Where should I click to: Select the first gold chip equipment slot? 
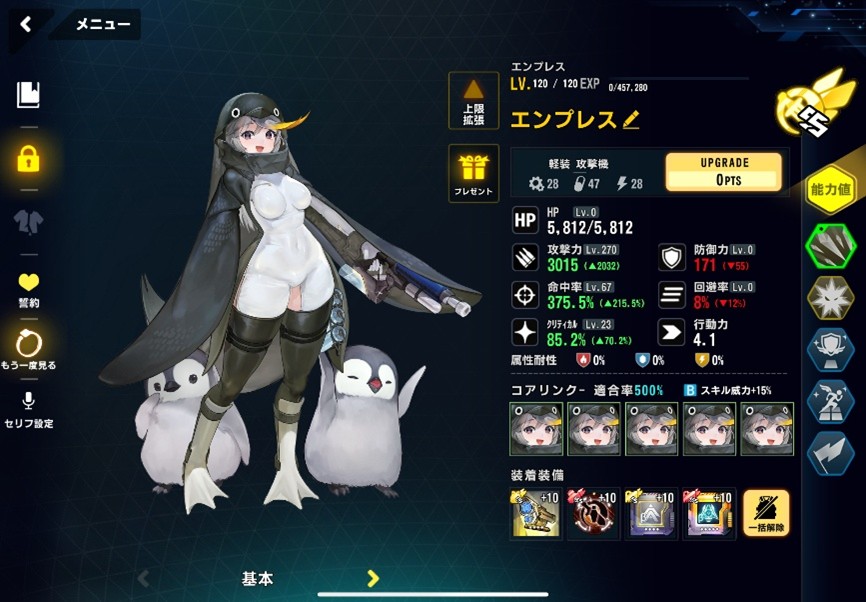pyautogui.click(x=535, y=514)
